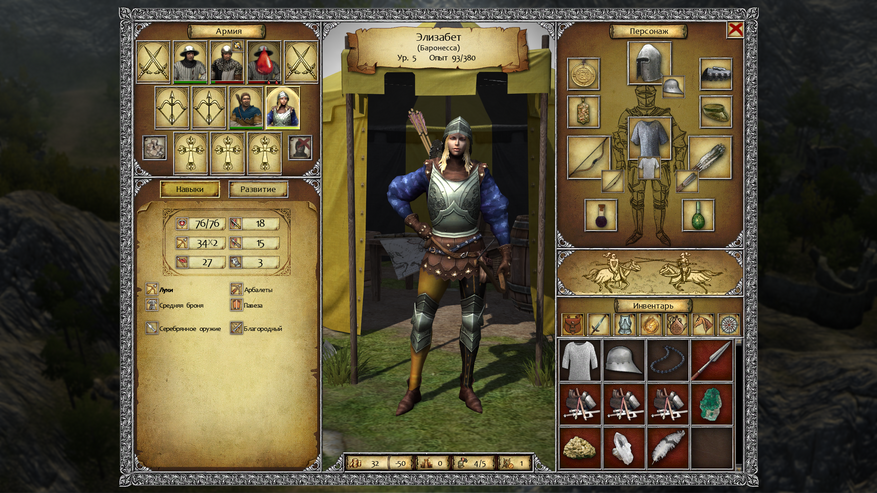Filter inventory by the sword icon
The width and height of the screenshot is (877, 493).
coord(598,324)
